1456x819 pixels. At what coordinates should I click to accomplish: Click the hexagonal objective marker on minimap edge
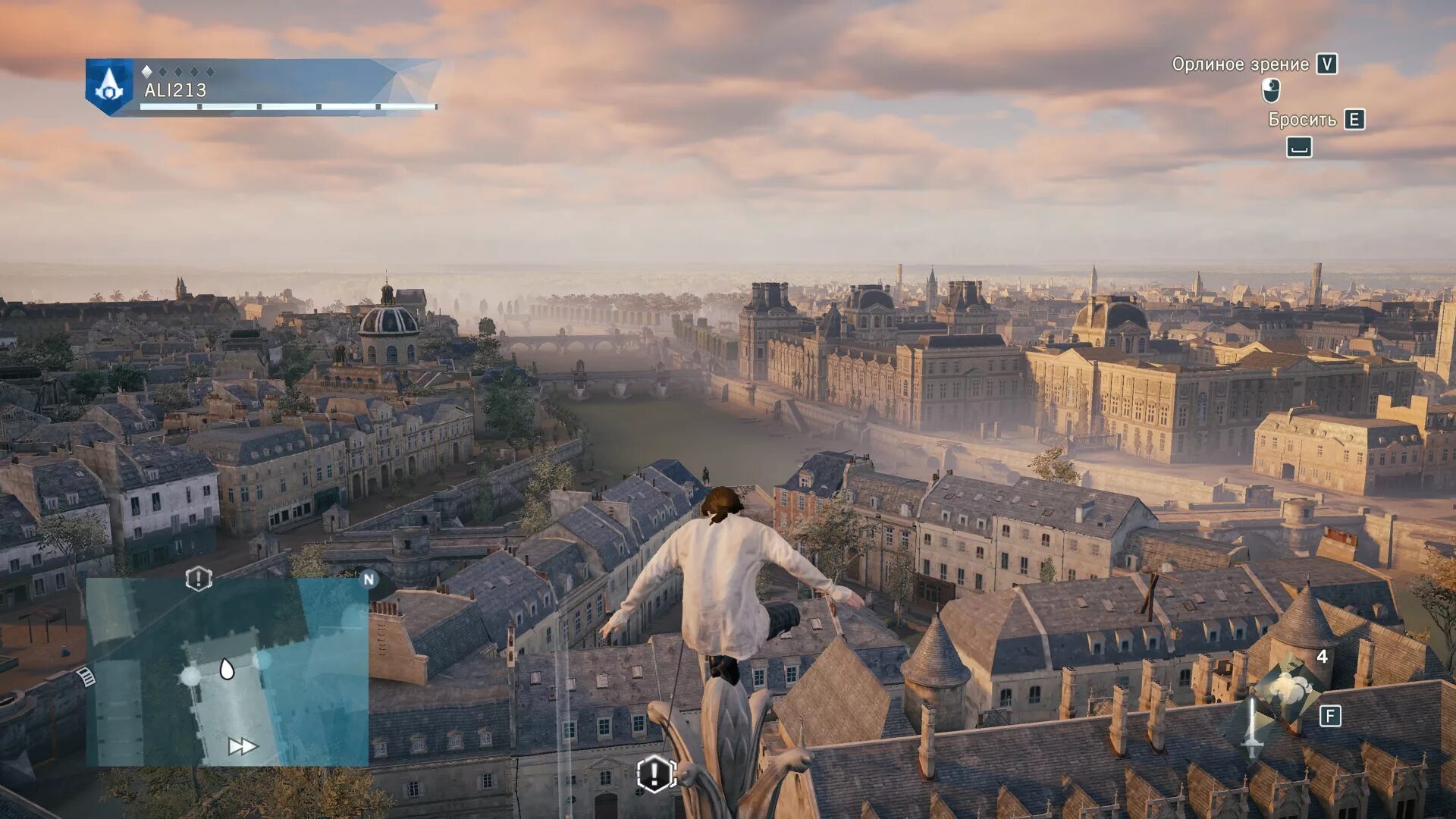[x=199, y=579]
